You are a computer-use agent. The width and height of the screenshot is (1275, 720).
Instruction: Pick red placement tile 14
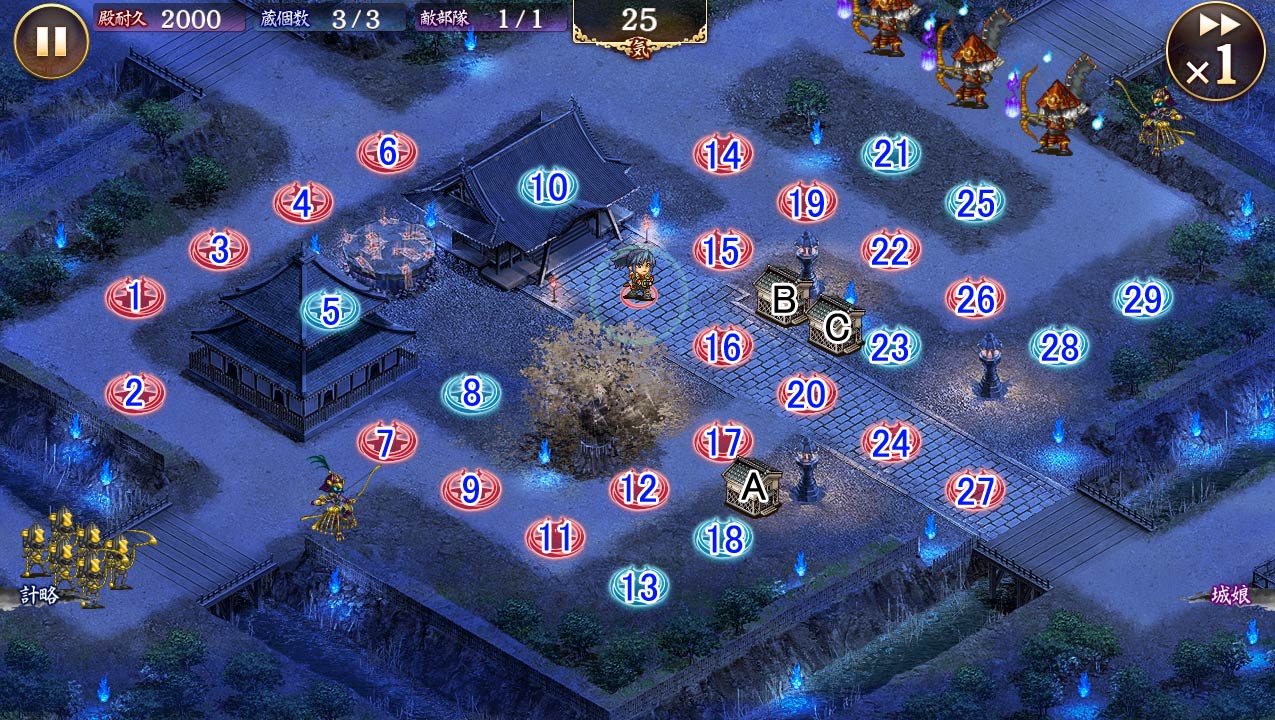click(x=722, y=155)
